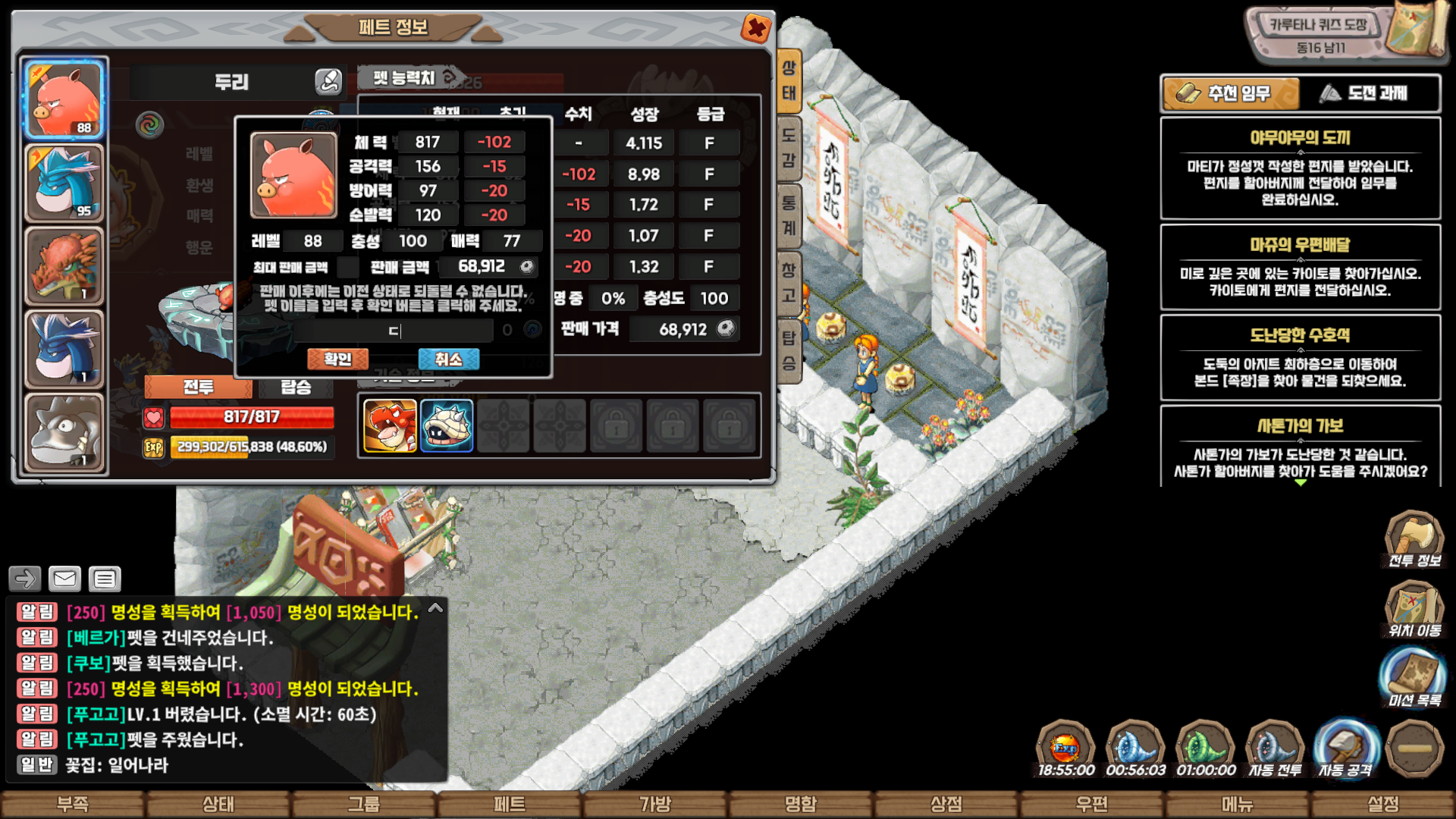Screen dimensions: 1456x819
Task: Select the level 95 blue dragon pet
Action: pos(64,183)
